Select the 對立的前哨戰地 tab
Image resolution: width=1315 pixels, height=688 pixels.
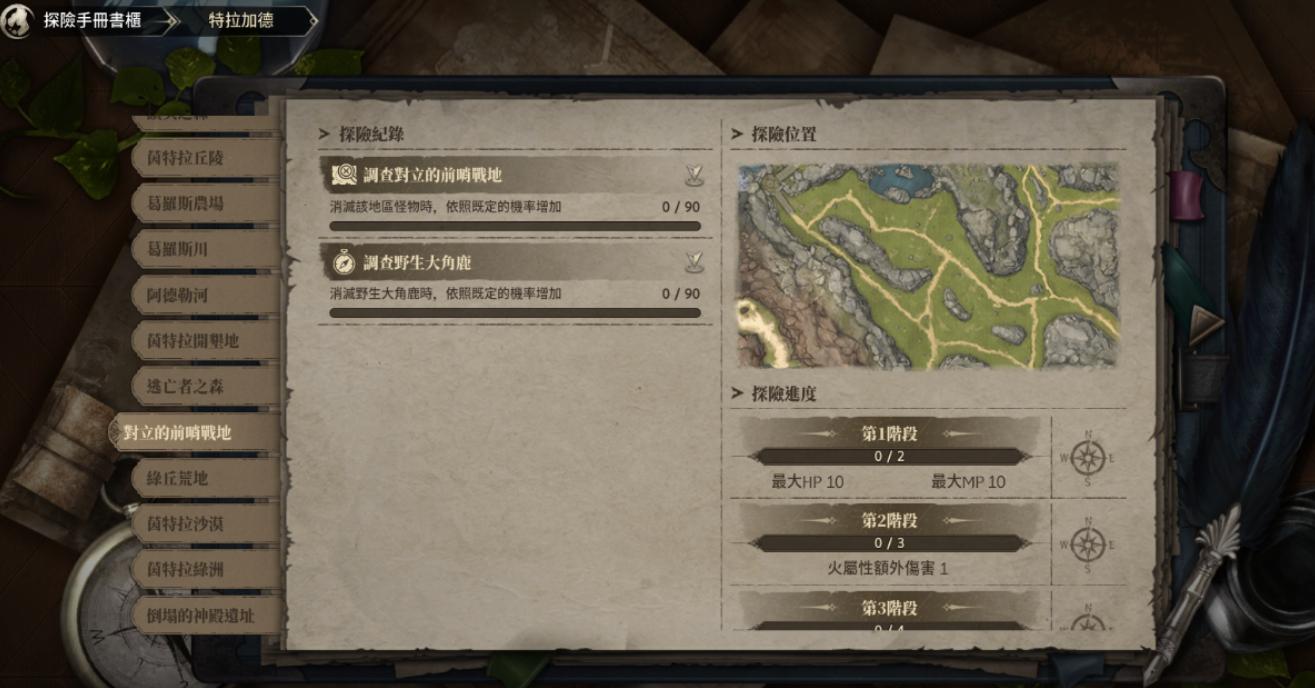(x=178, y=433)
